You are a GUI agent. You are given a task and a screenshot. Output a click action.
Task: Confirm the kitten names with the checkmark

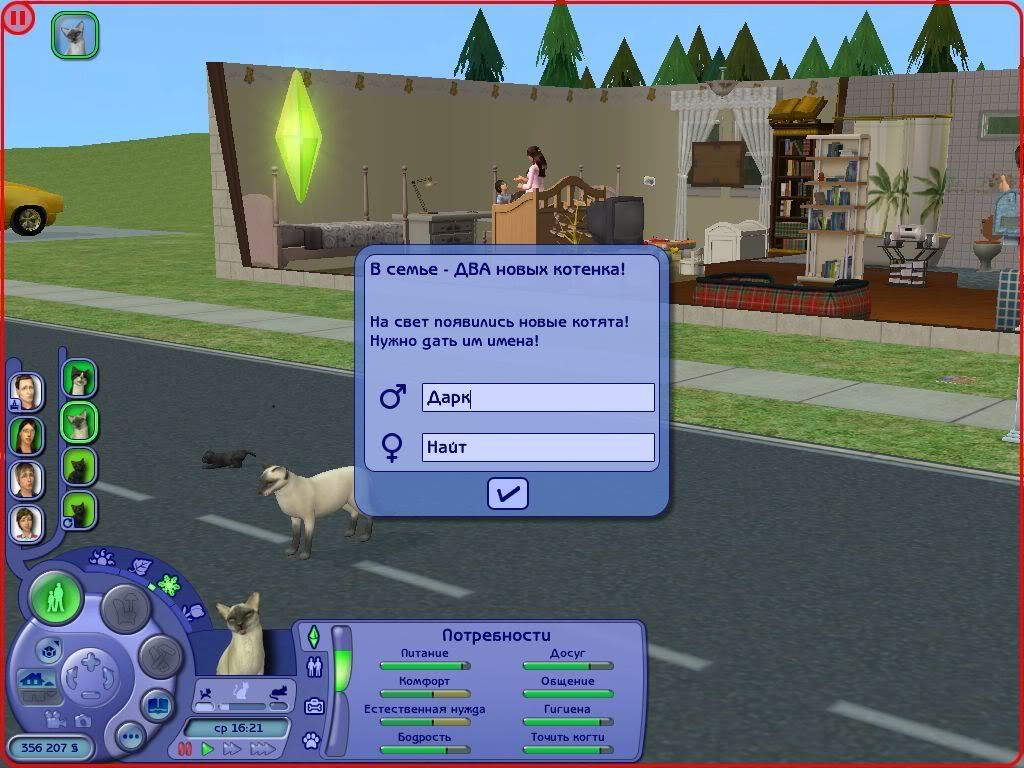(507, 493)
